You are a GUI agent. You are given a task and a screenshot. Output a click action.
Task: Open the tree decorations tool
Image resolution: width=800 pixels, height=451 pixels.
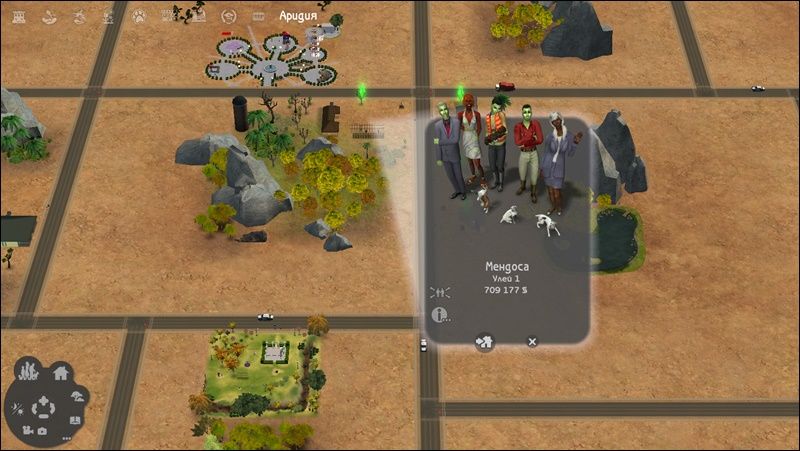point(79,397)
